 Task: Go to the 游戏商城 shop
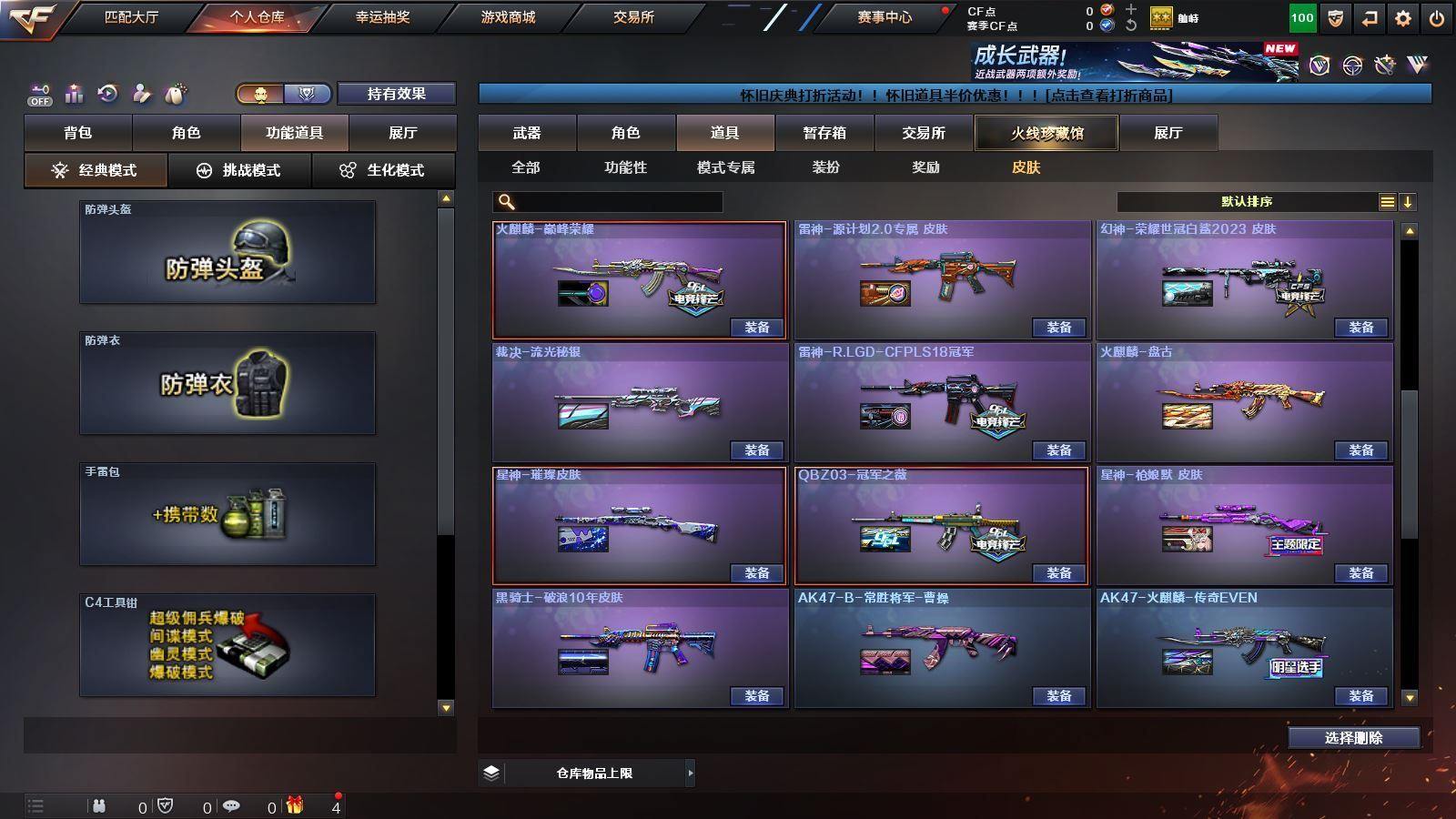(x=508, y=17)
